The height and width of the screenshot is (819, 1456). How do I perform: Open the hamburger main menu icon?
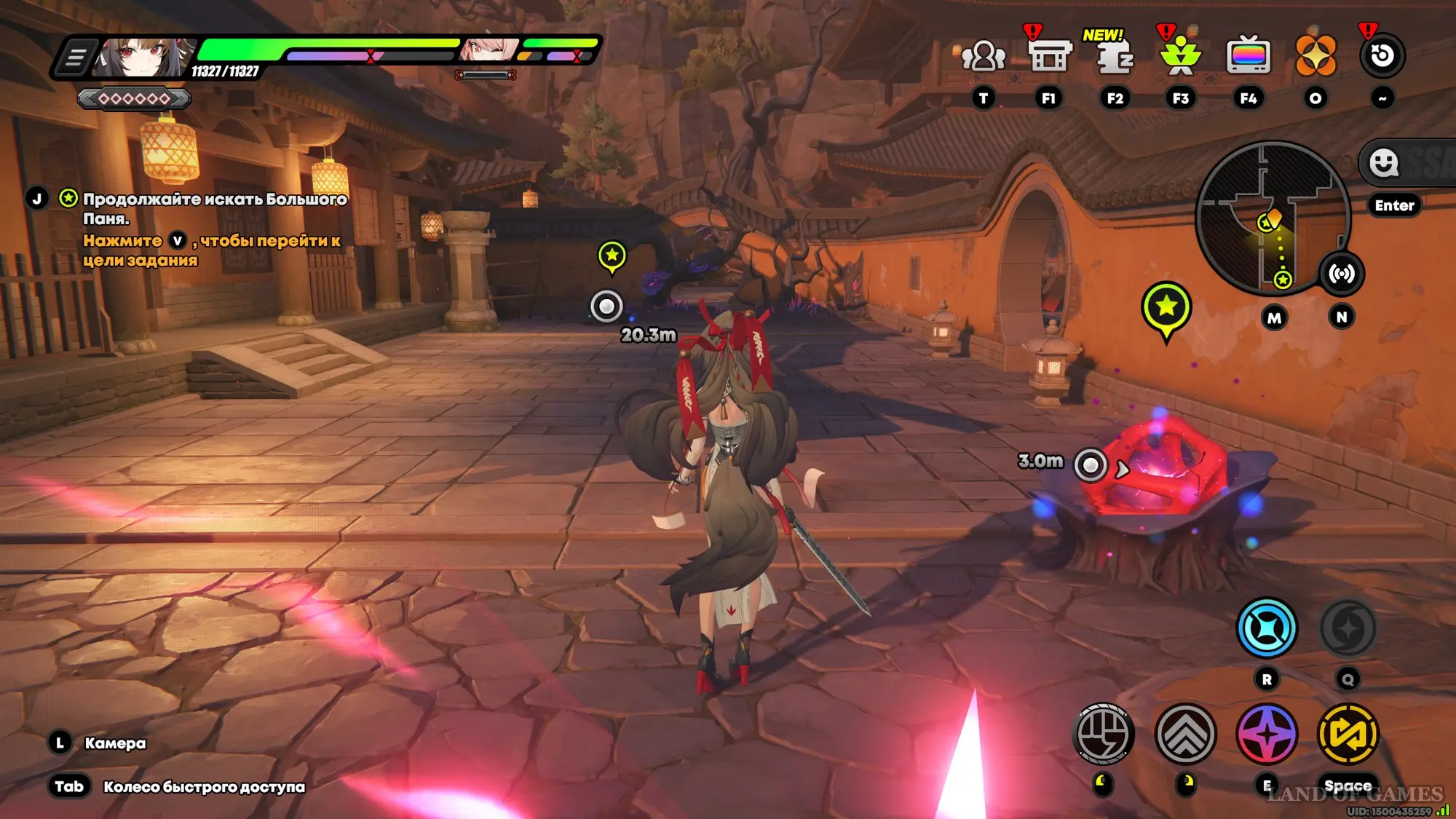tap(75, 57)
